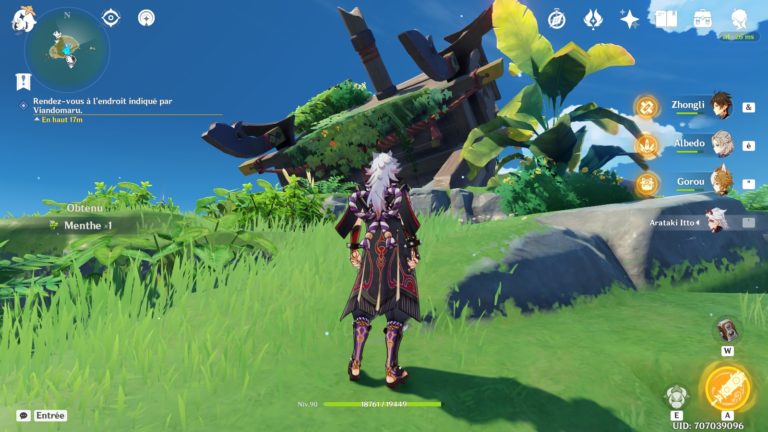Open the adventurer handbook book icon
The image size is (768, 432).
coord(666,19)
